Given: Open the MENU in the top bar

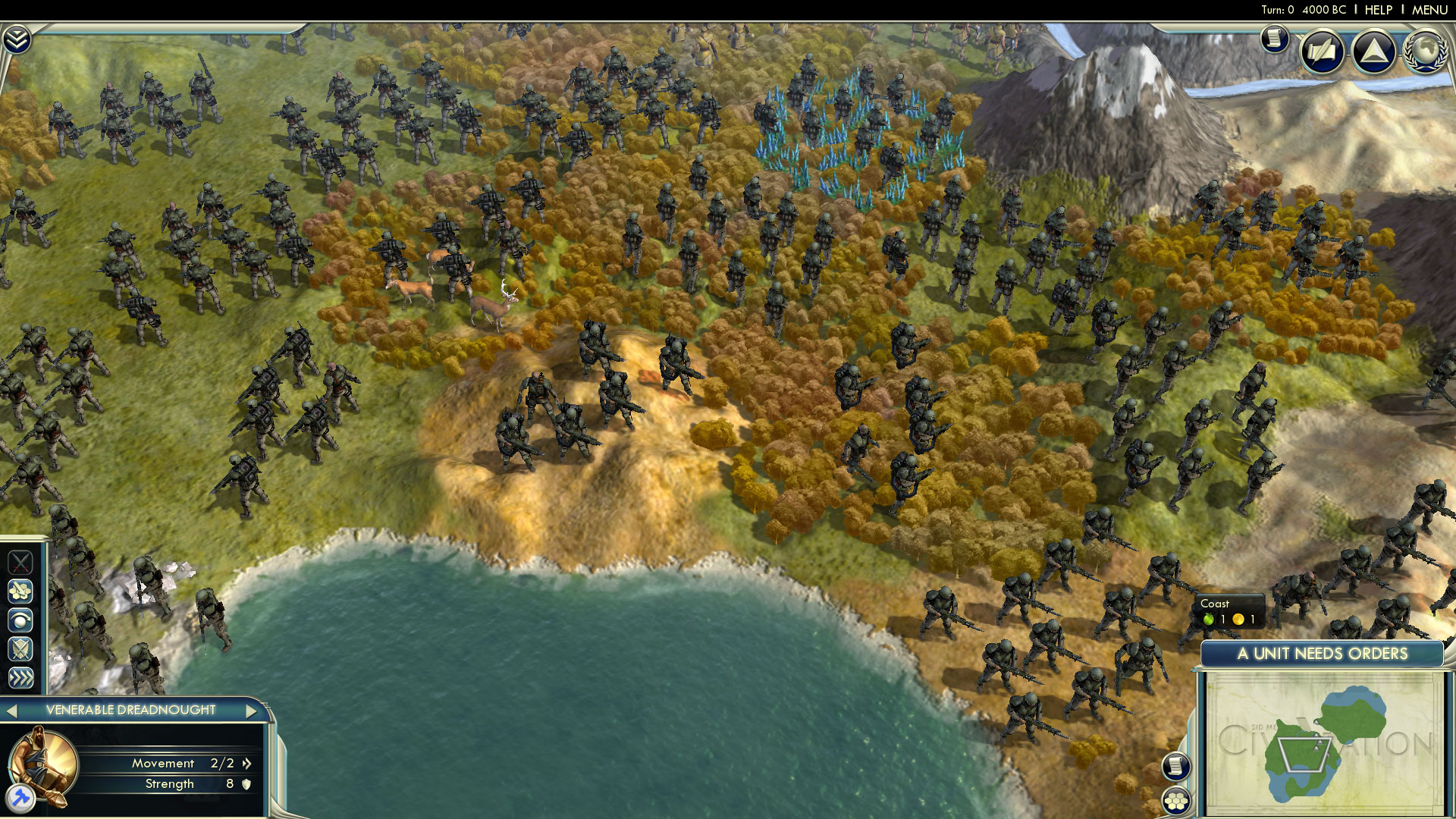Looking at the screenshot, I should tap(1429, 10).
